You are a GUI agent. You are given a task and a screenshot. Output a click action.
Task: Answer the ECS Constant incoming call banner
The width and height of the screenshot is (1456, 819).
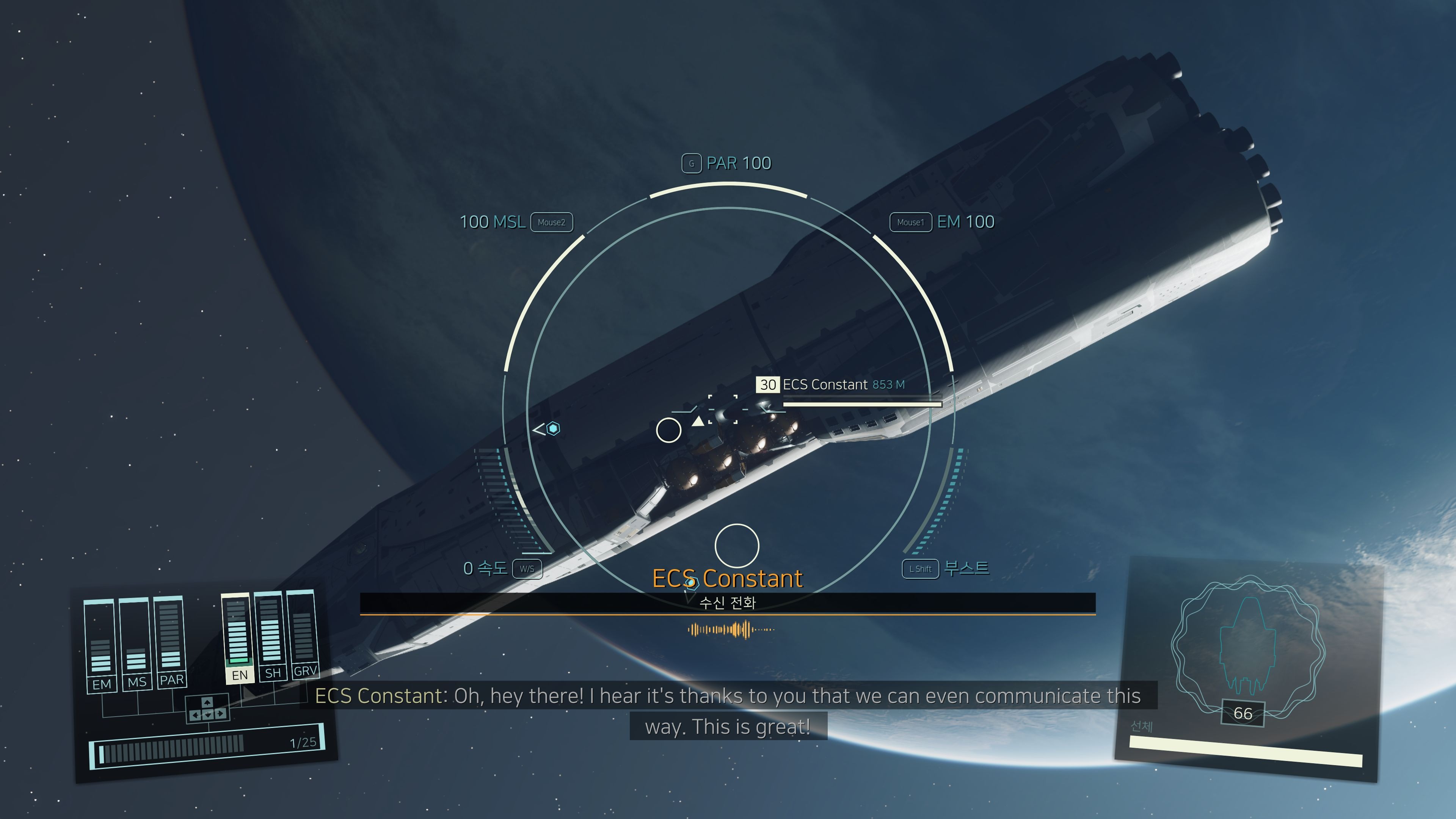tap(728, 602)
